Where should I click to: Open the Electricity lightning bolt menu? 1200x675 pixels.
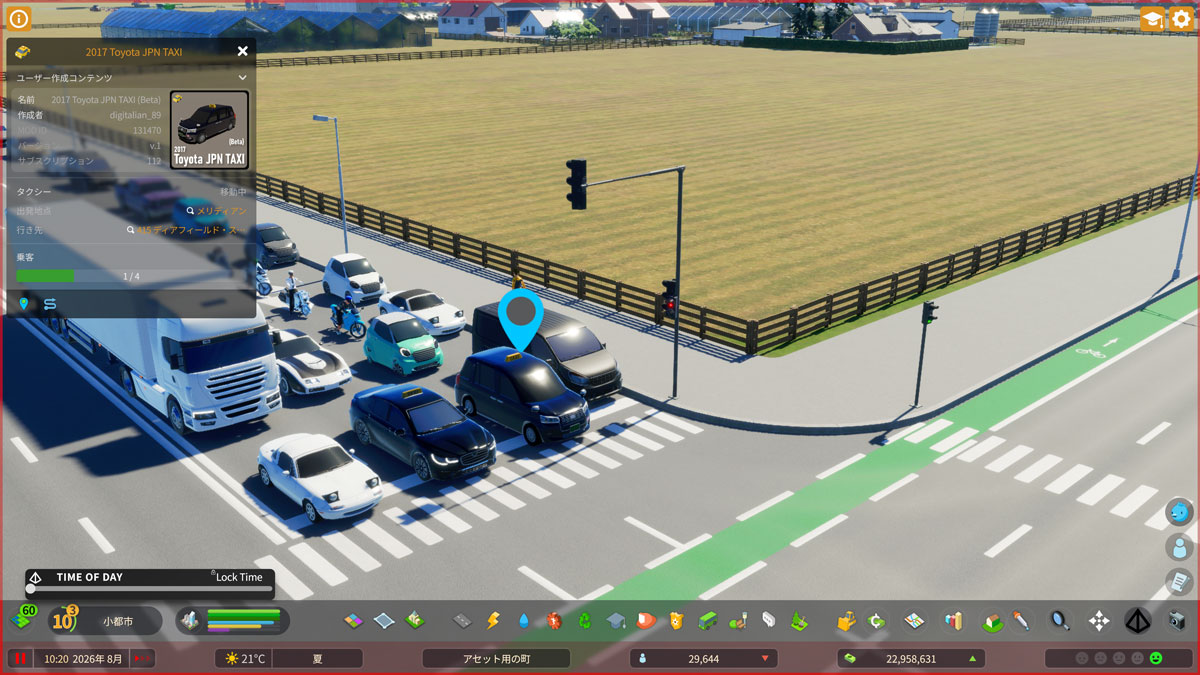pos(492,621)
